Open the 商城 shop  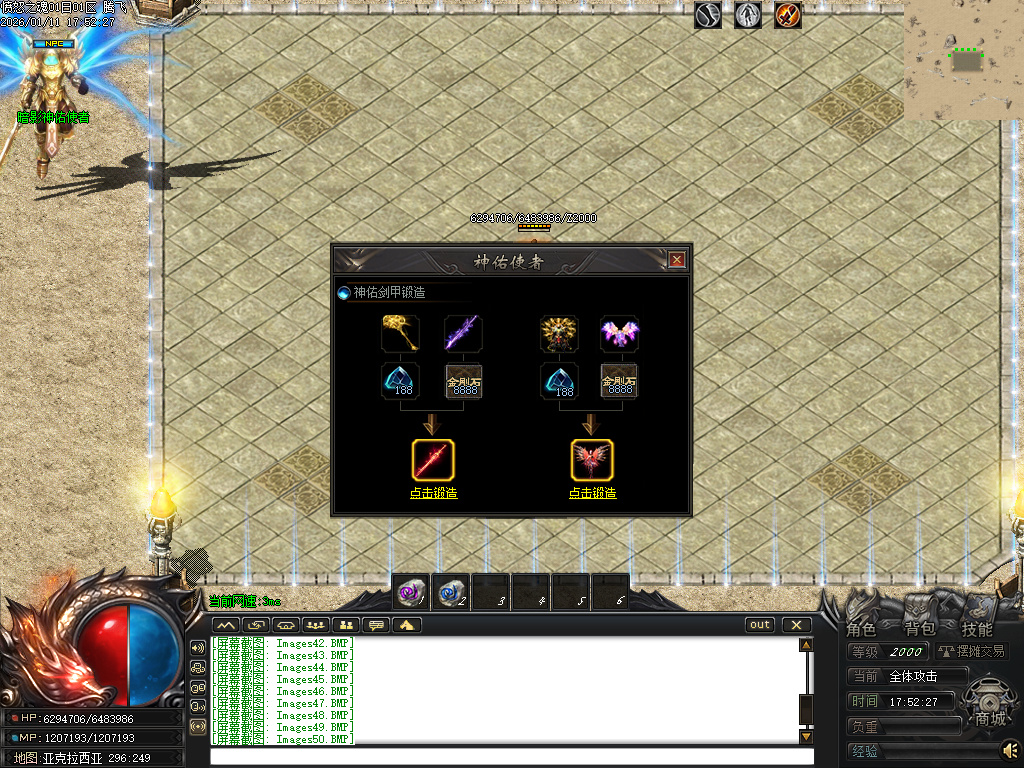click(990, 718)
